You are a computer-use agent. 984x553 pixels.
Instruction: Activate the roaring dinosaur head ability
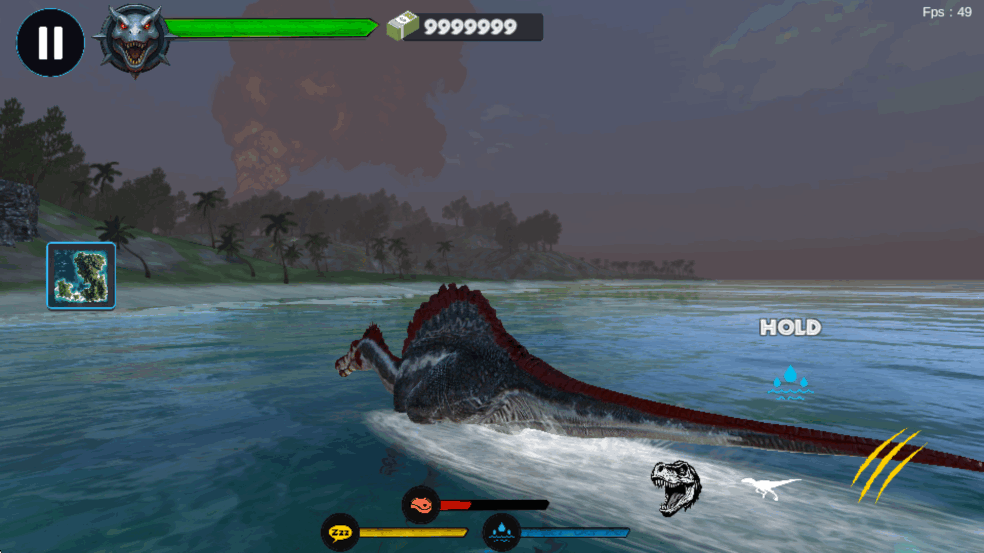(x=676, y=487)
